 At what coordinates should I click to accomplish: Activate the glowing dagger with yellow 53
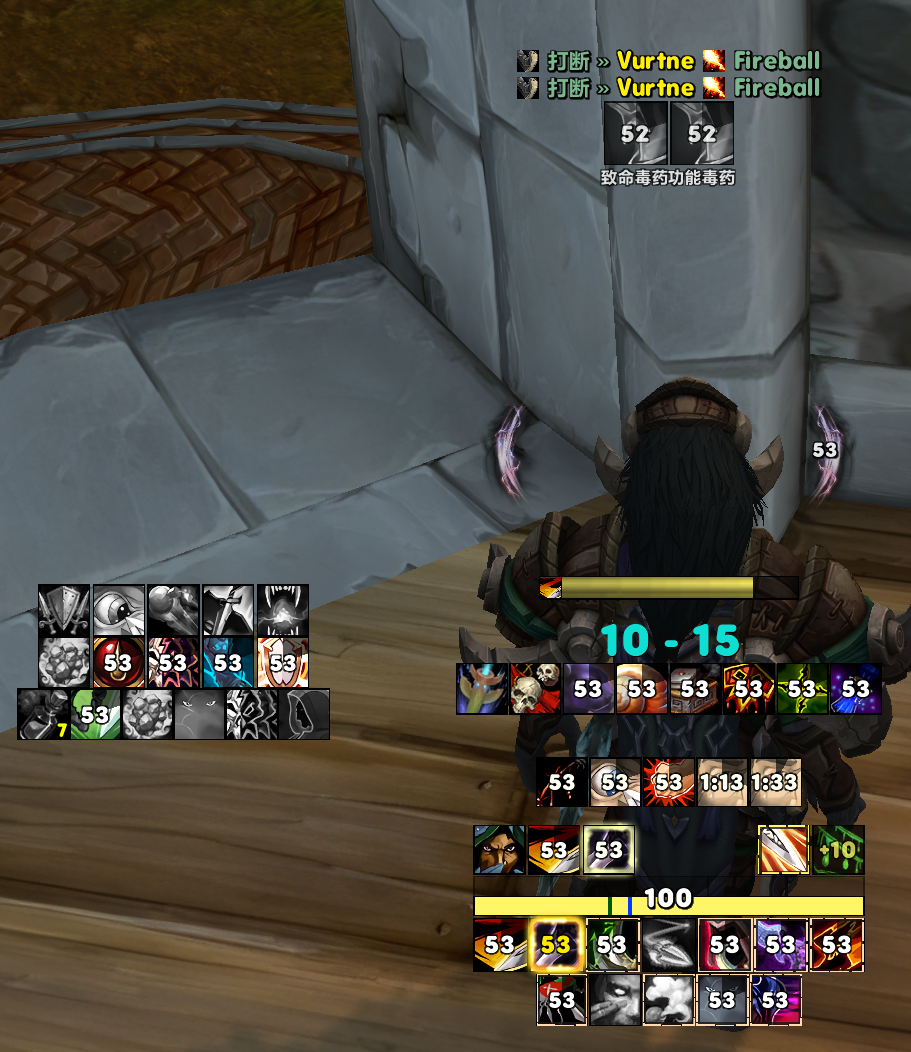click(555, 945)
